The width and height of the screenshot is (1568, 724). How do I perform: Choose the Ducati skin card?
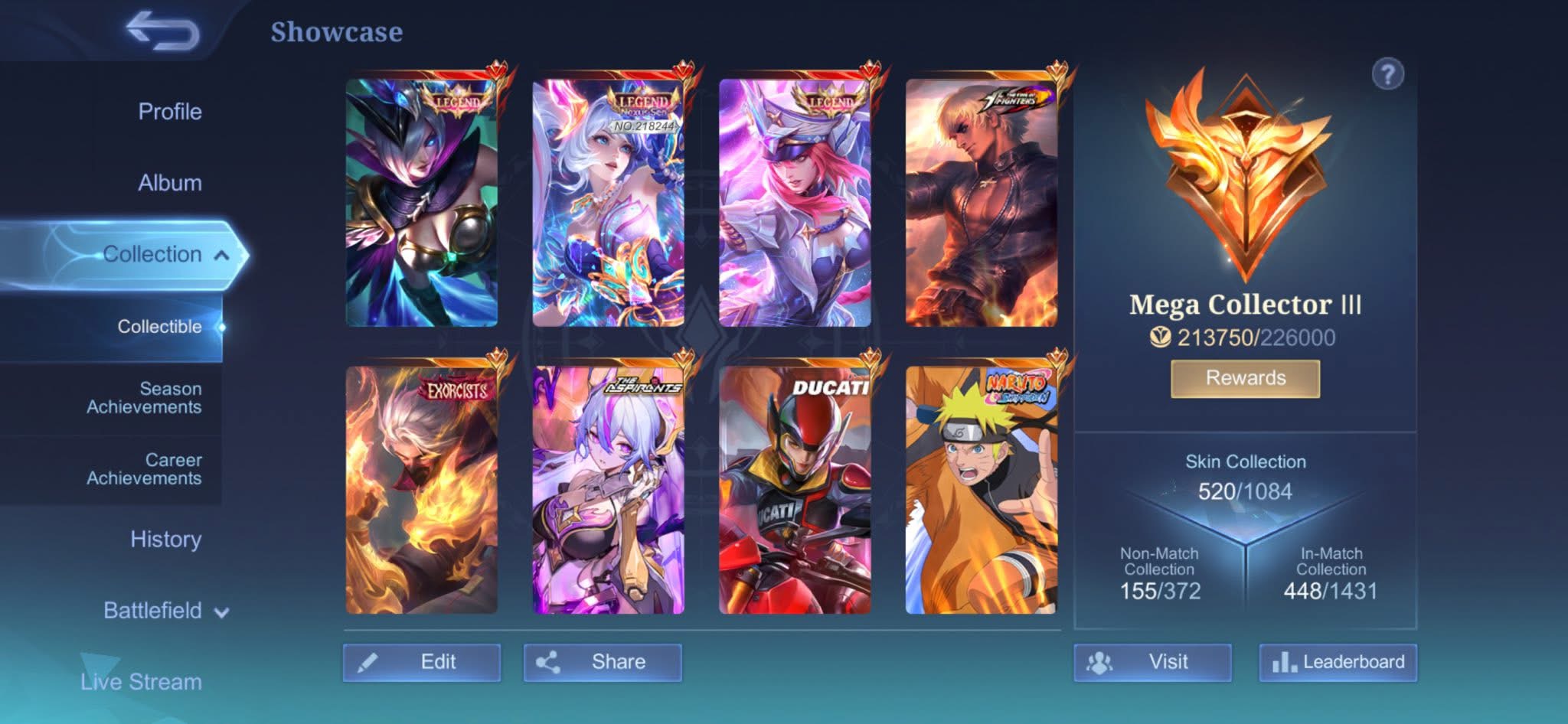794,490
